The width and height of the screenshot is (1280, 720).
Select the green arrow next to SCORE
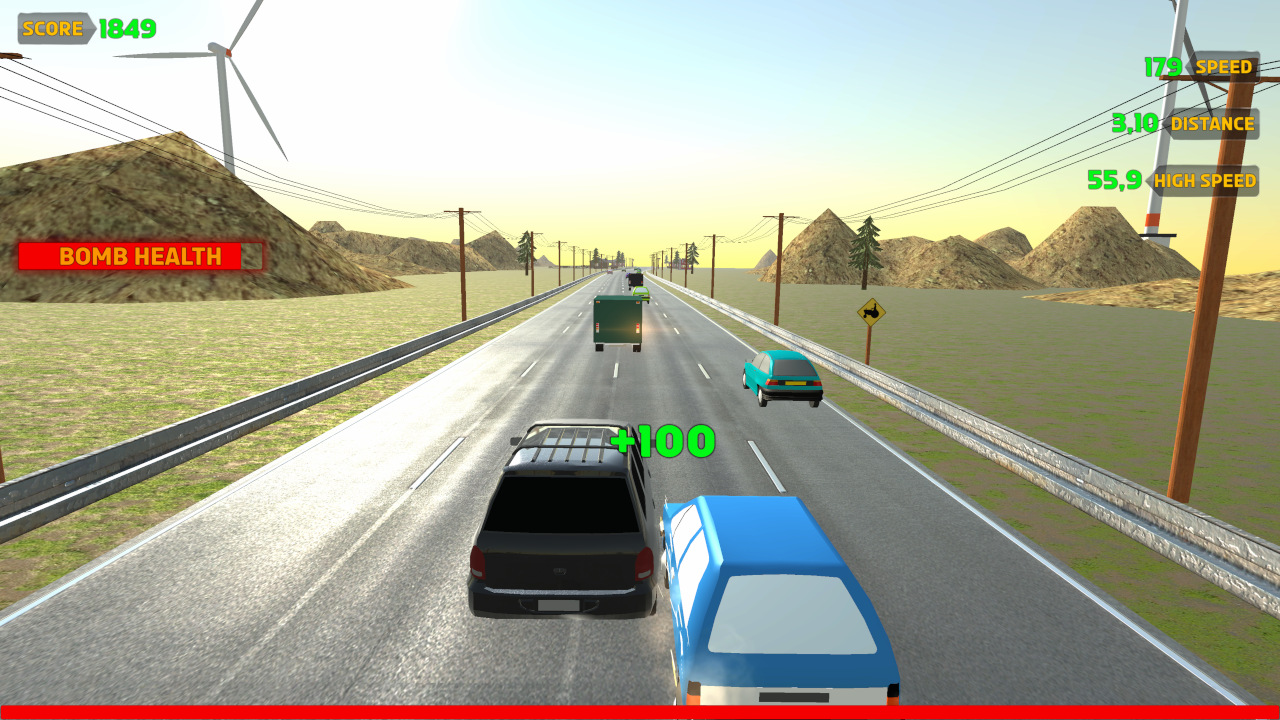[90, 28]
